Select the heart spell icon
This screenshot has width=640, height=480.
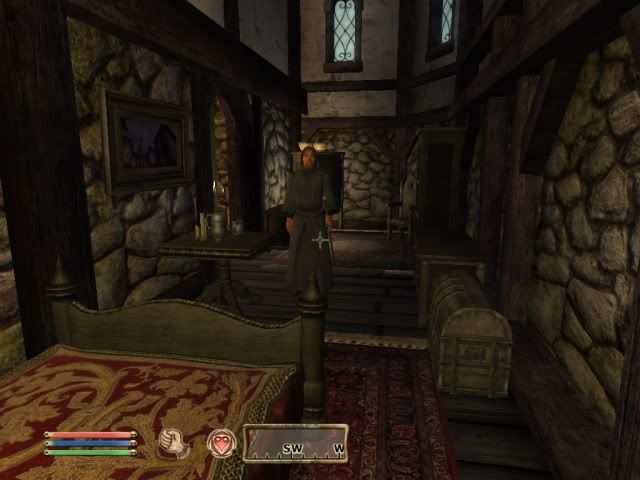(219, 443)
